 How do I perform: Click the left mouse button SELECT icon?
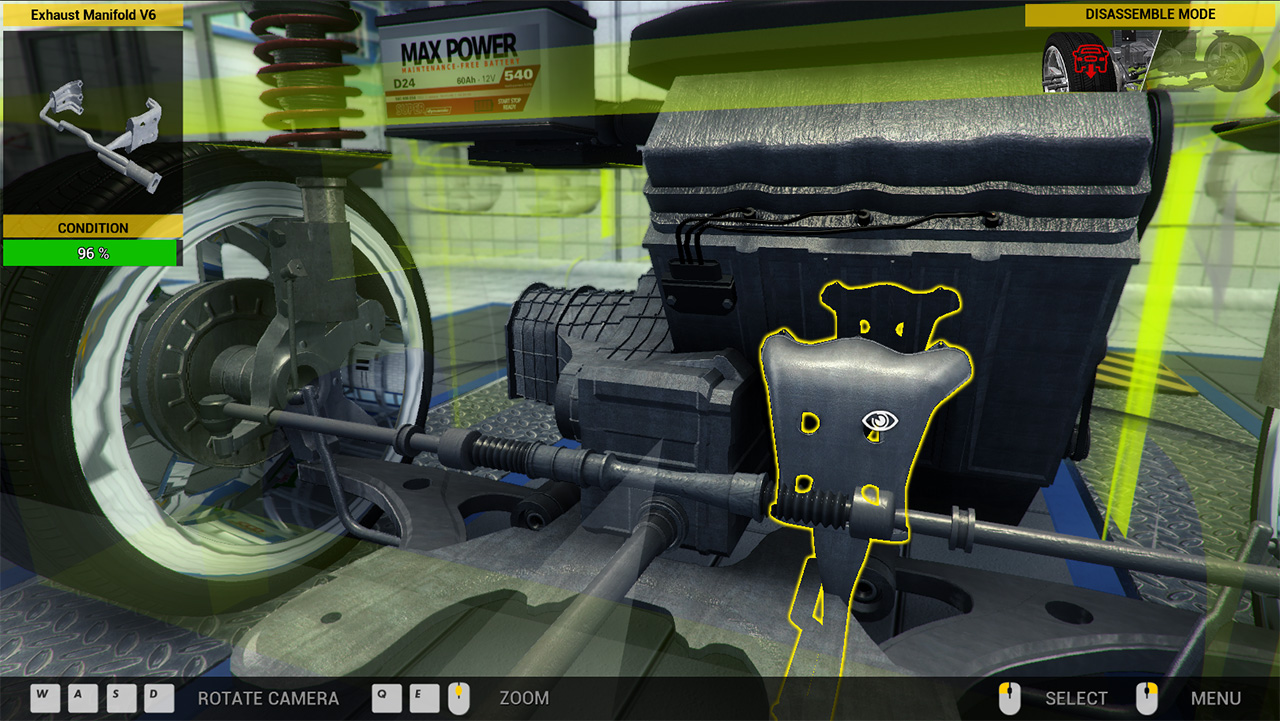pyautogui.click(x=1009, y=698)
